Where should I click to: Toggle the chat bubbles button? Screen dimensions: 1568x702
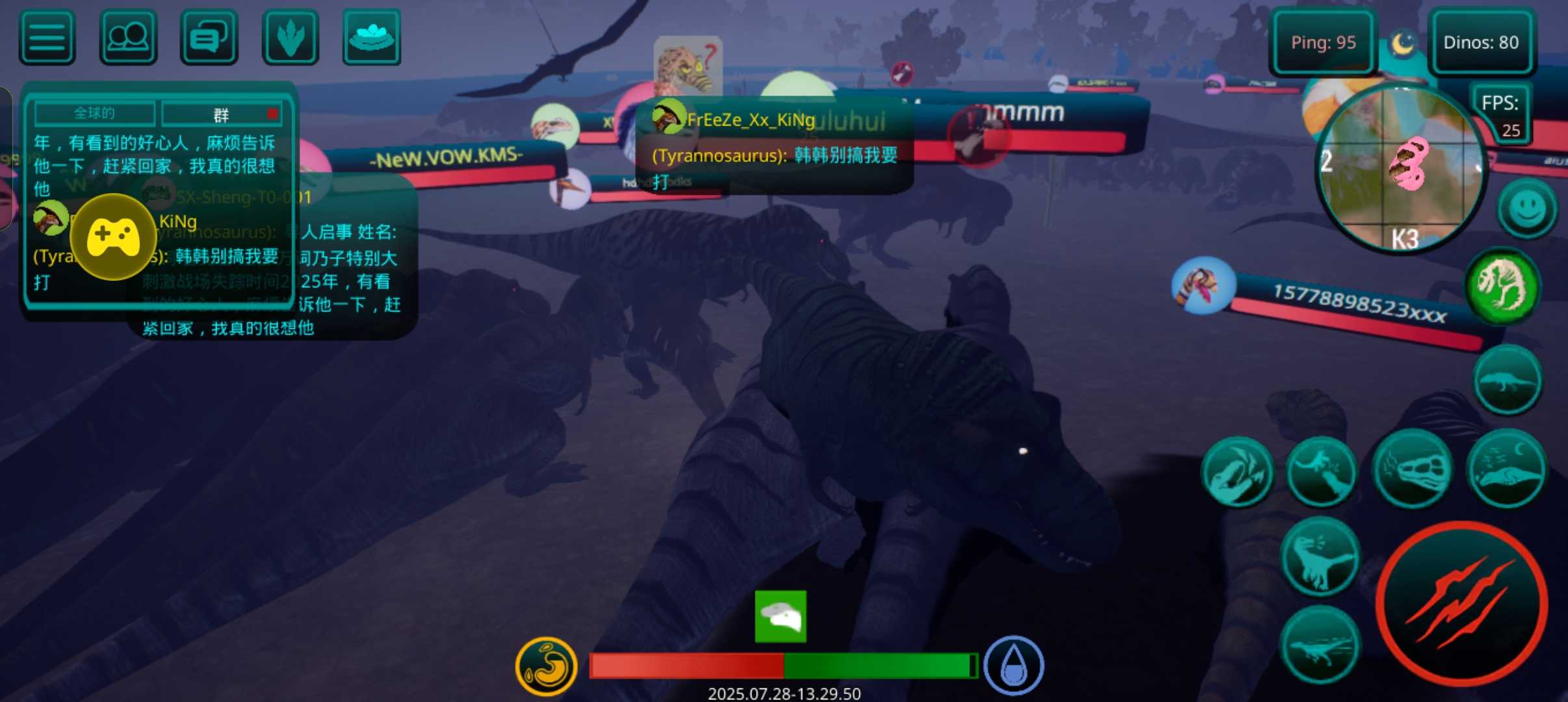[209, 38]
